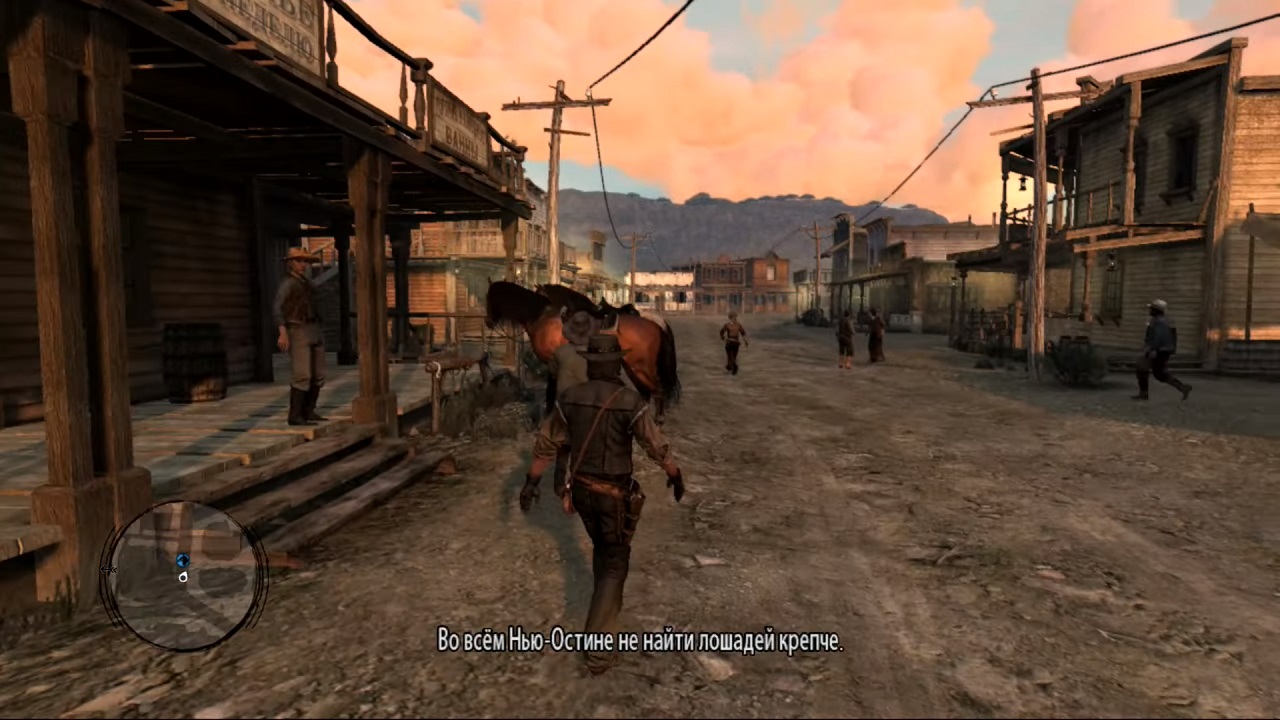Select the blue marker on the minimap
The height and width of the screenshot is (720, 1280).
tap(182, 561)
